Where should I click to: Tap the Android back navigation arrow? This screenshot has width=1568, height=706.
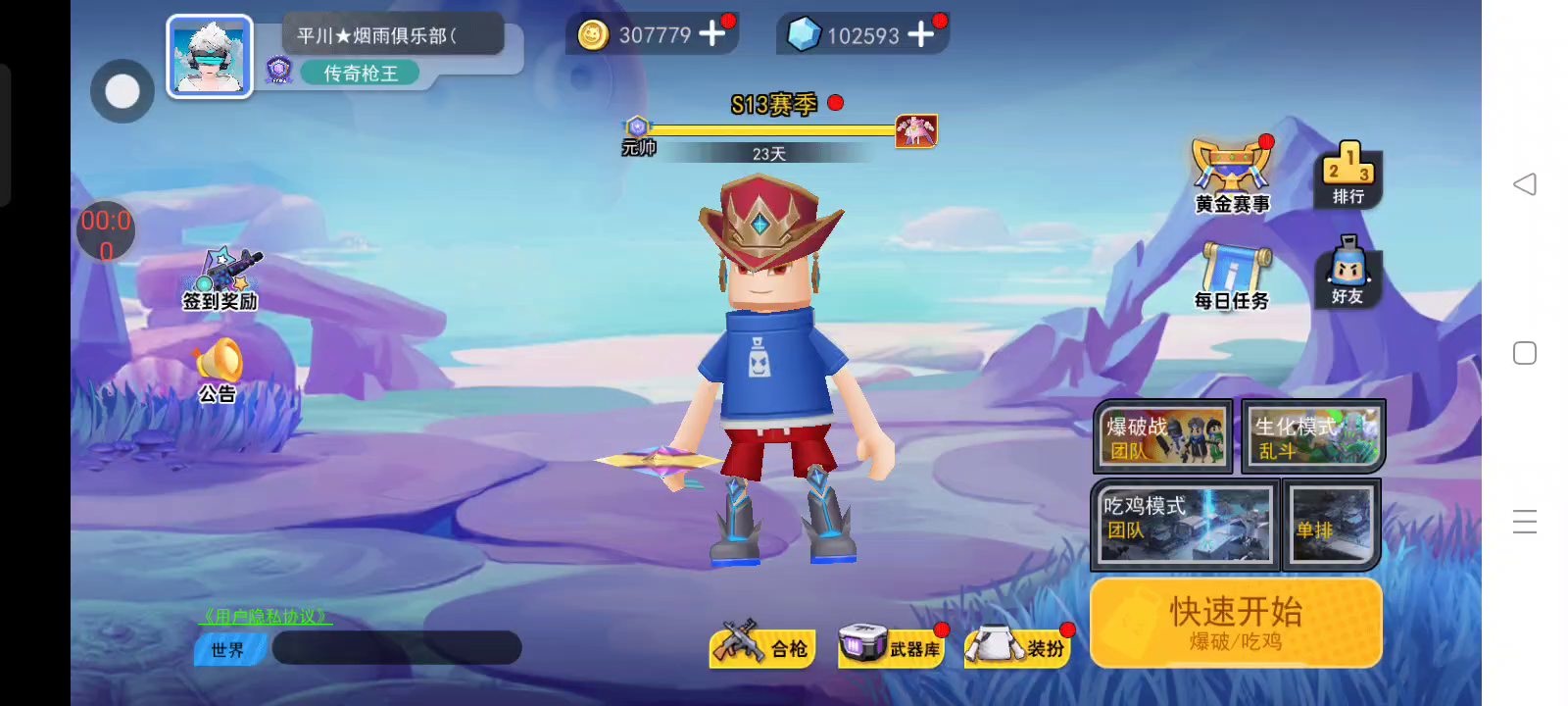click(1525, 184)
